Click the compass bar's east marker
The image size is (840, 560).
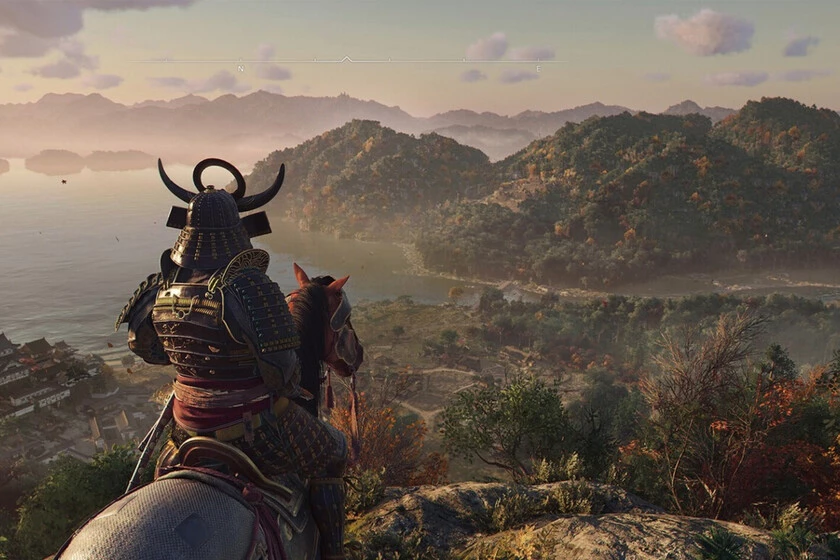pos(538,68)
